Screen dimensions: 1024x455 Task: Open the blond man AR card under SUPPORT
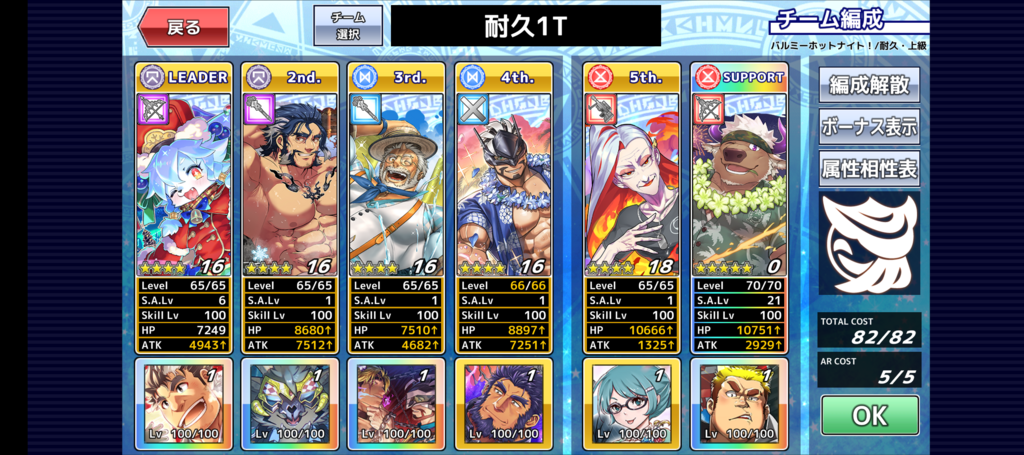pyautogui.click(x=739, y=404)
